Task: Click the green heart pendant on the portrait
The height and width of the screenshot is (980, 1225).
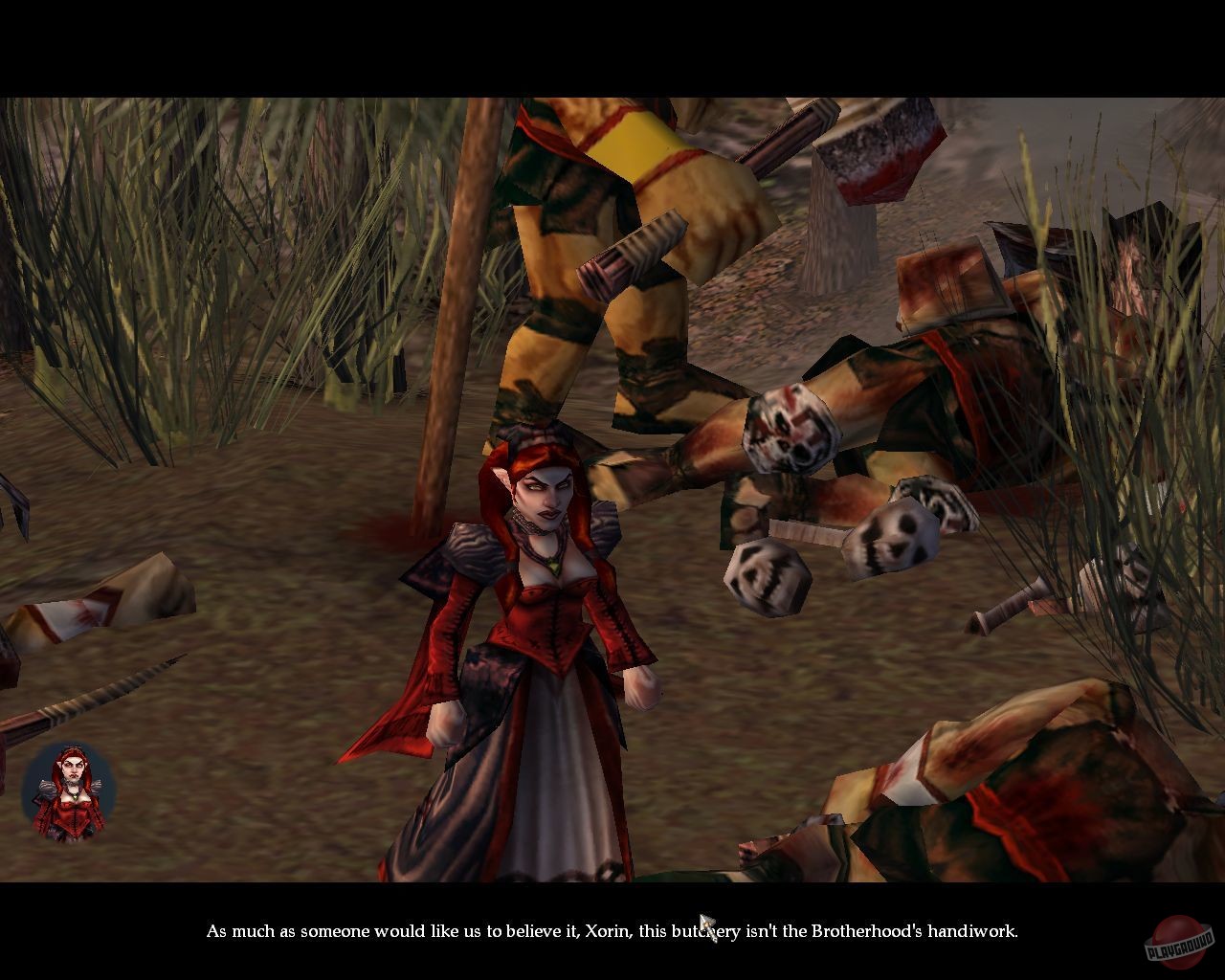Action: click(x=77, y=794)
